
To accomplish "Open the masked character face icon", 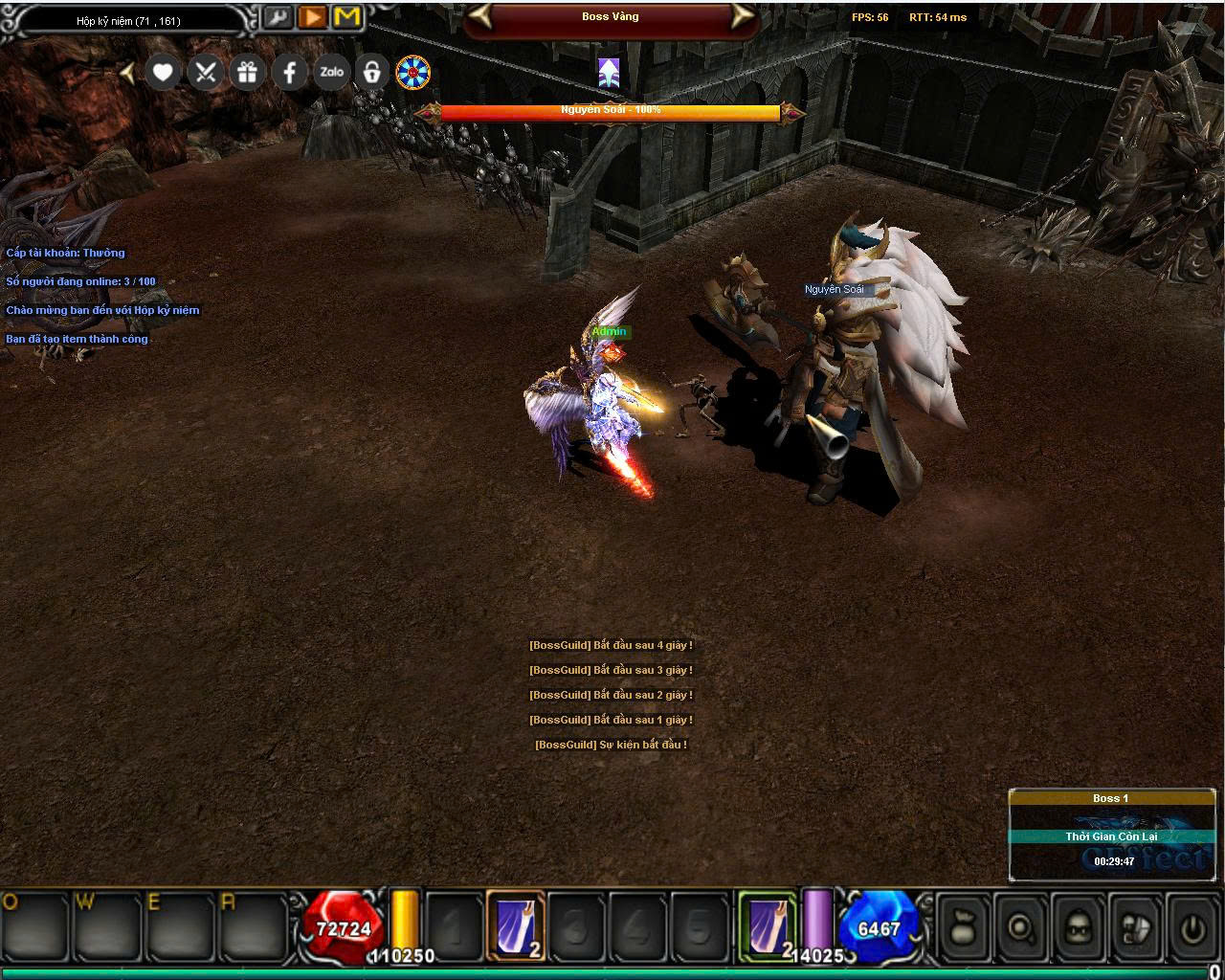I will 1079,926.
